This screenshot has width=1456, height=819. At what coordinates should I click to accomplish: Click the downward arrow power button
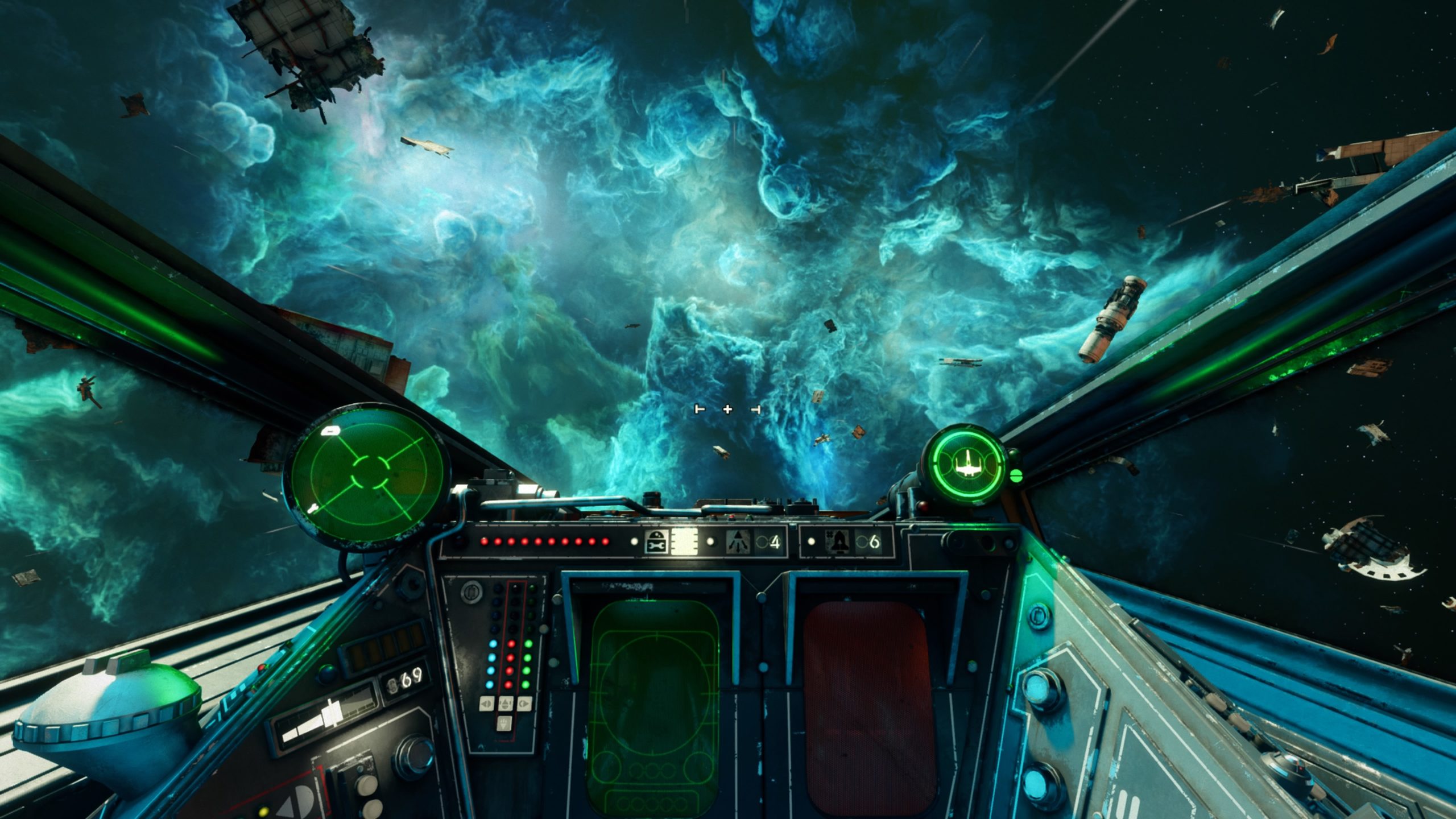click(505, 723)
